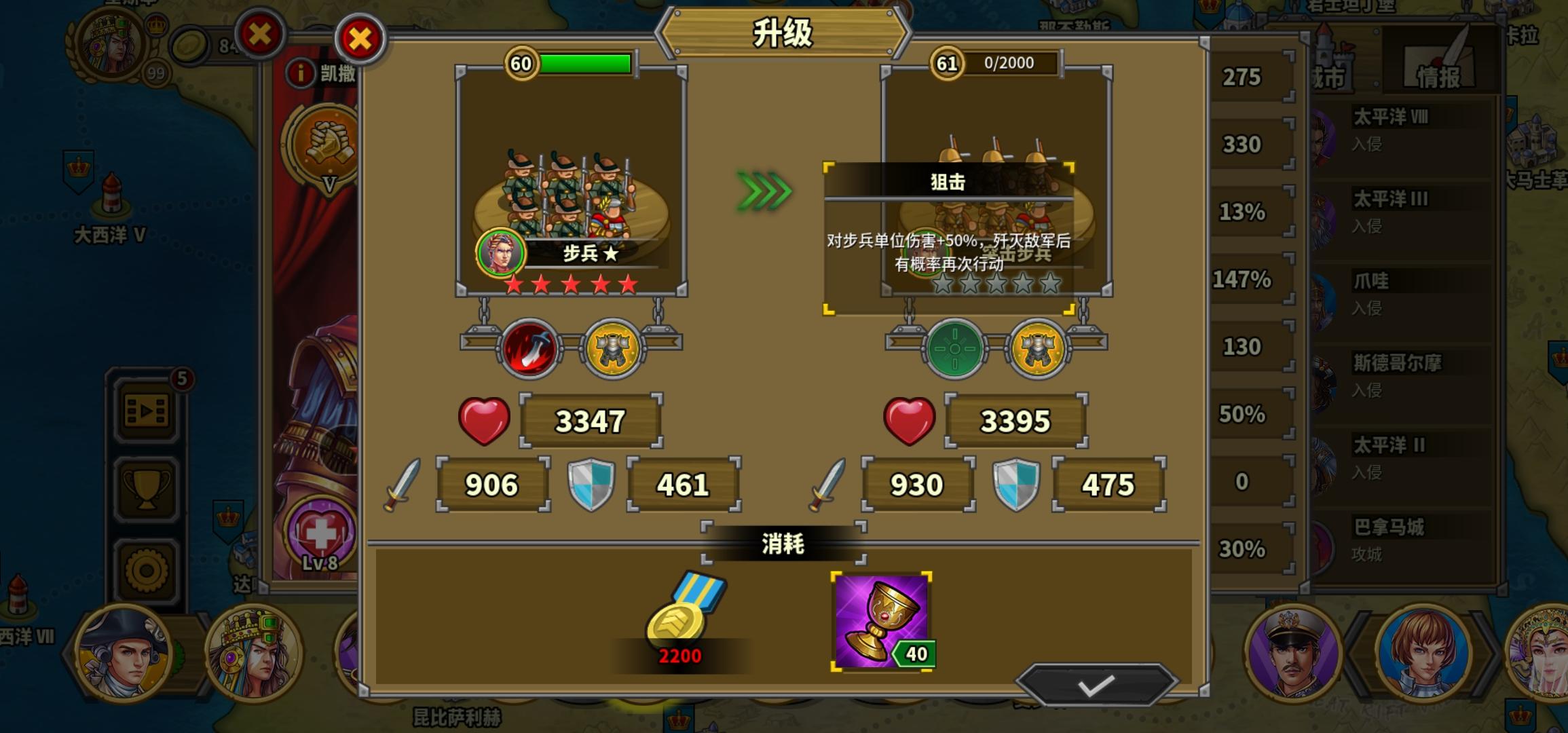This screenshot has height=733, width=1568.
Task: Click the gold armor icon under the sniper unit
Action: [x=1039, y=348]
